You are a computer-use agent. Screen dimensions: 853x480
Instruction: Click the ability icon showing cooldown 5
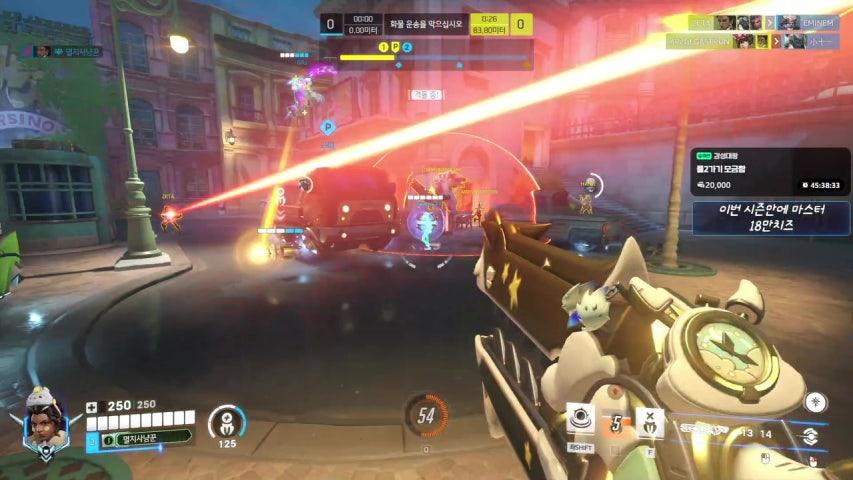click(616, 423)
